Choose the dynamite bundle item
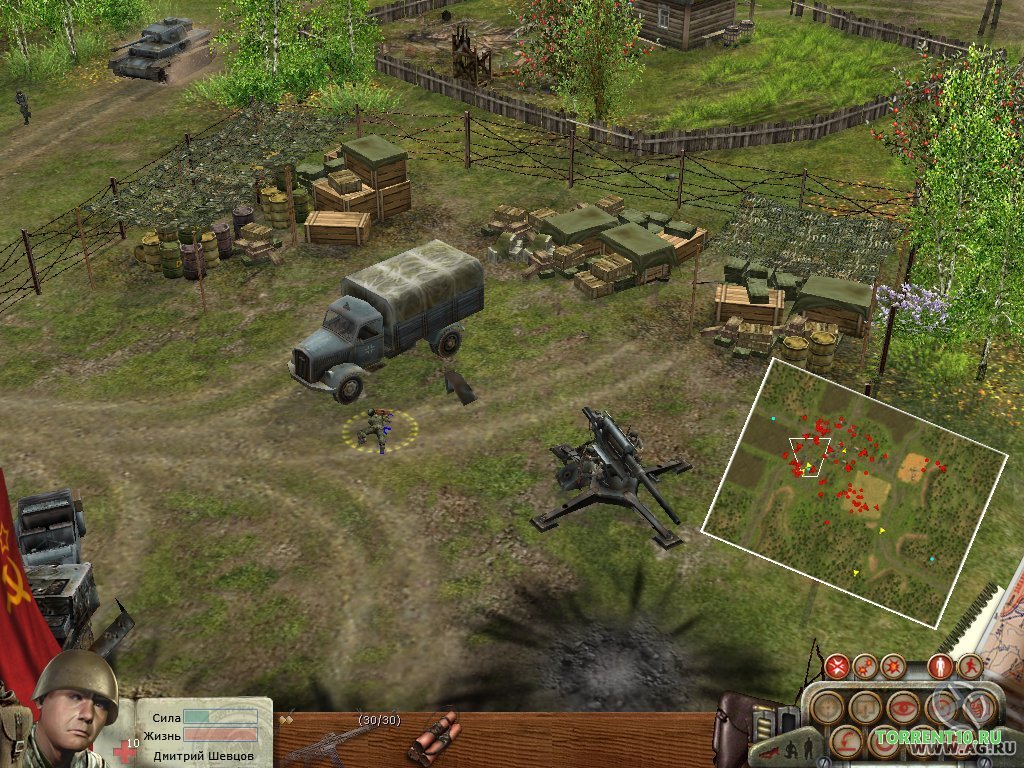This screenshot has width=1024, height=768. [432, 738]
